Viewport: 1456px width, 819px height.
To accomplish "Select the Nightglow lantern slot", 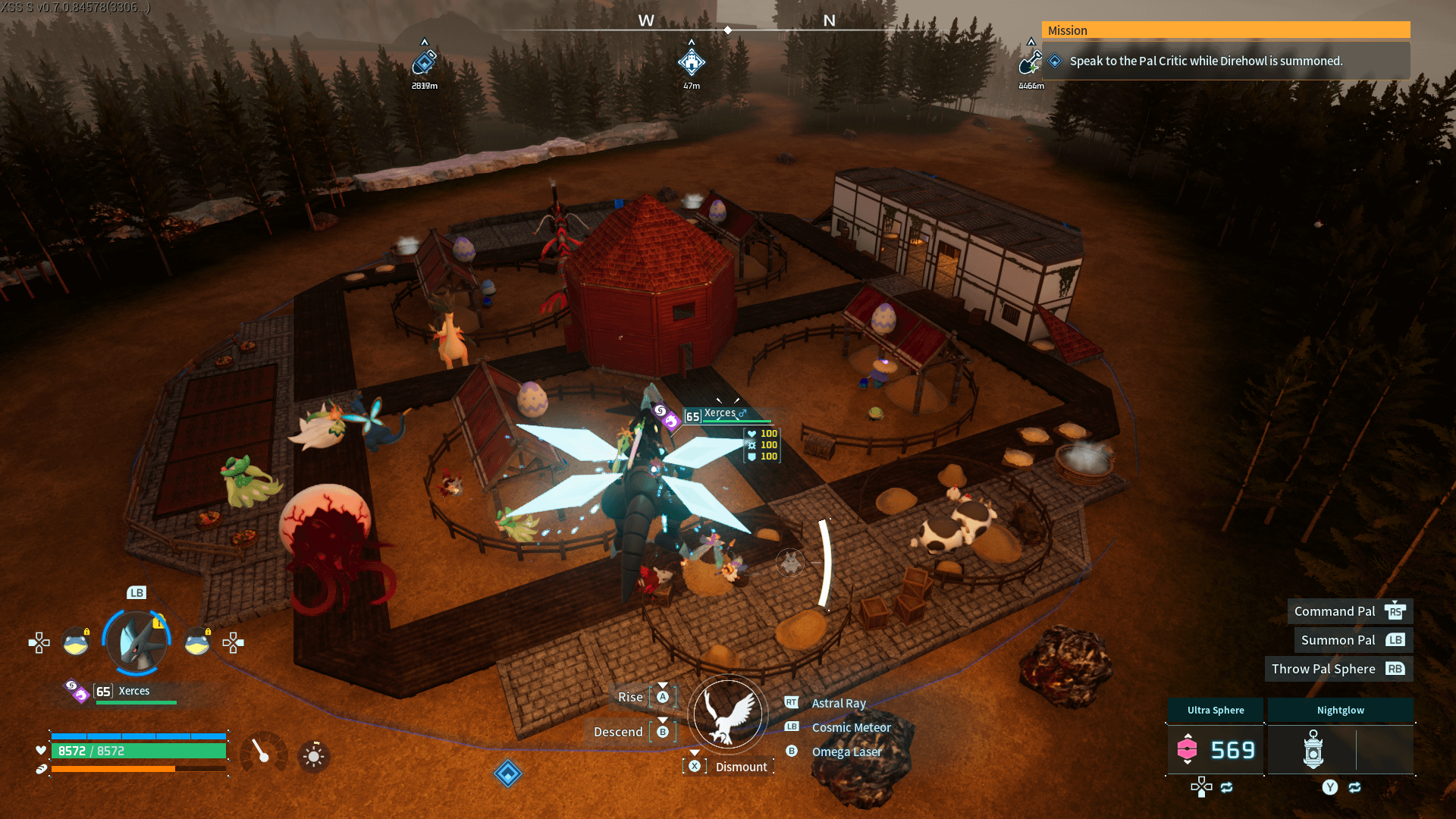I will click(x=1313, y=749).
